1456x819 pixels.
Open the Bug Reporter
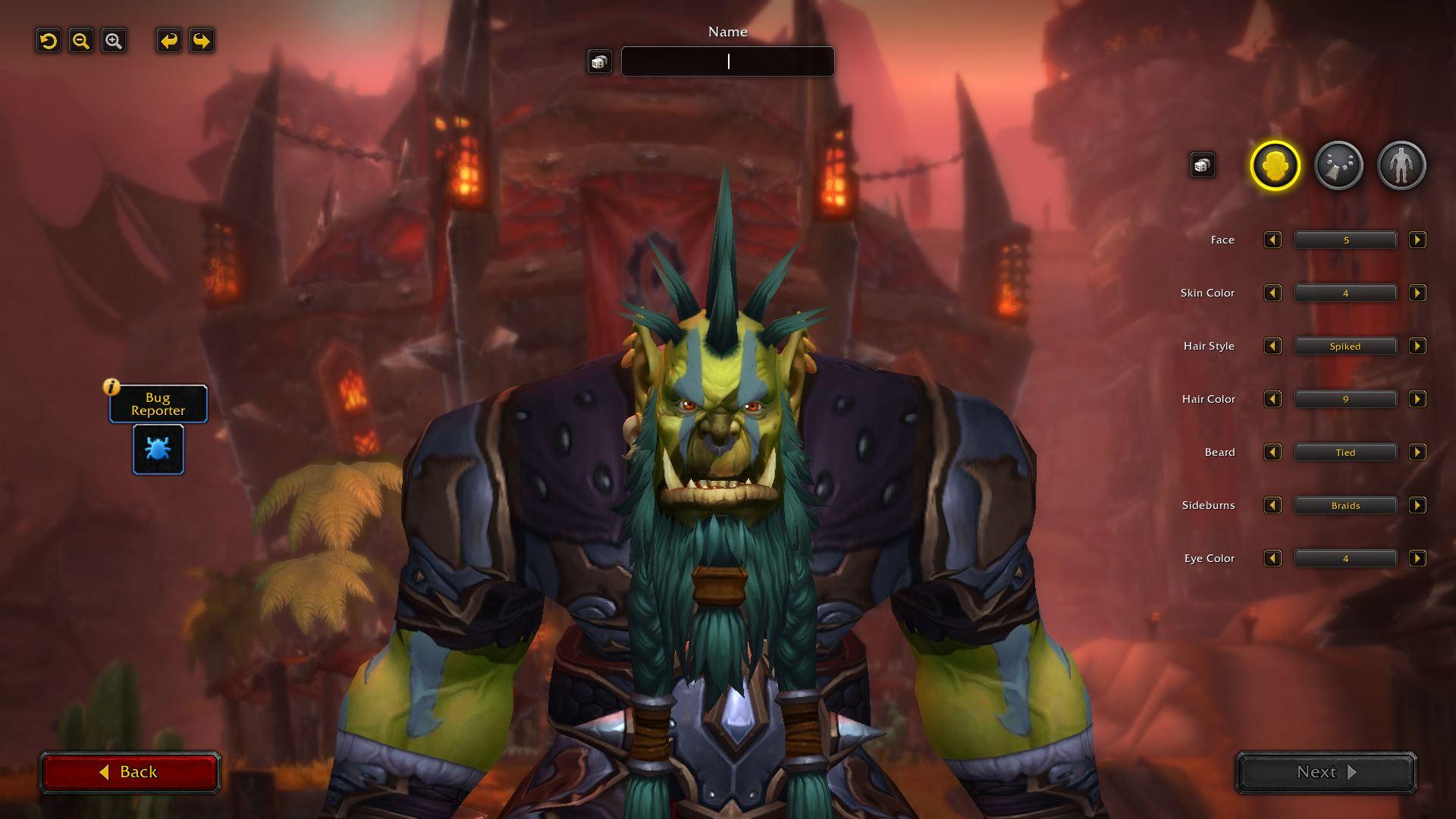point(158,449)
